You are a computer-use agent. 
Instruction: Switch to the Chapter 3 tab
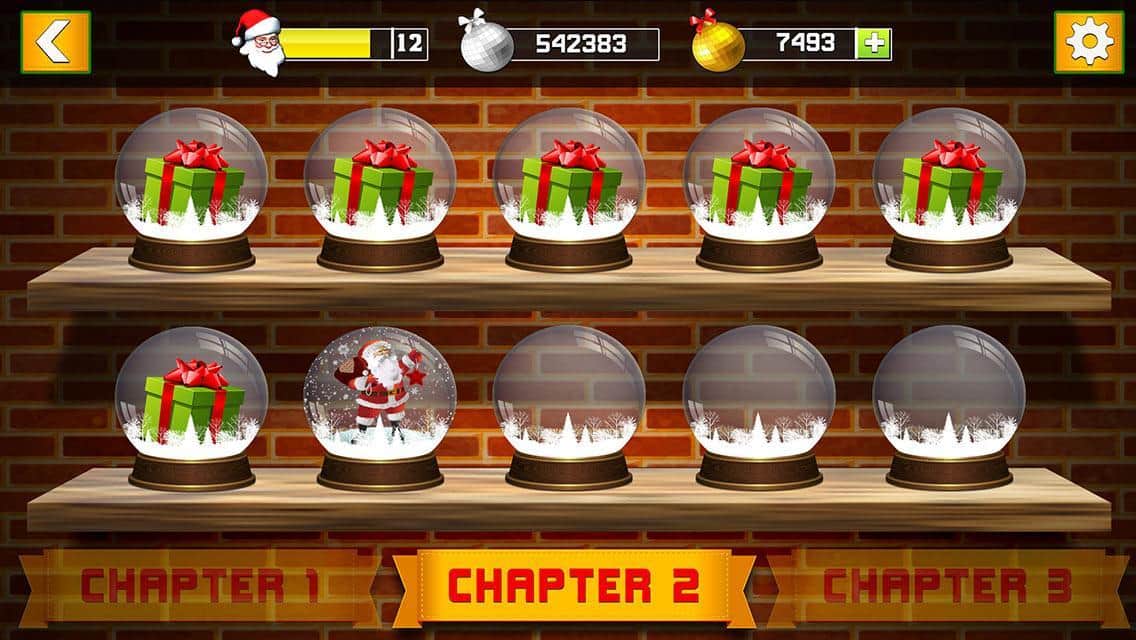click(x=947, y=585)
